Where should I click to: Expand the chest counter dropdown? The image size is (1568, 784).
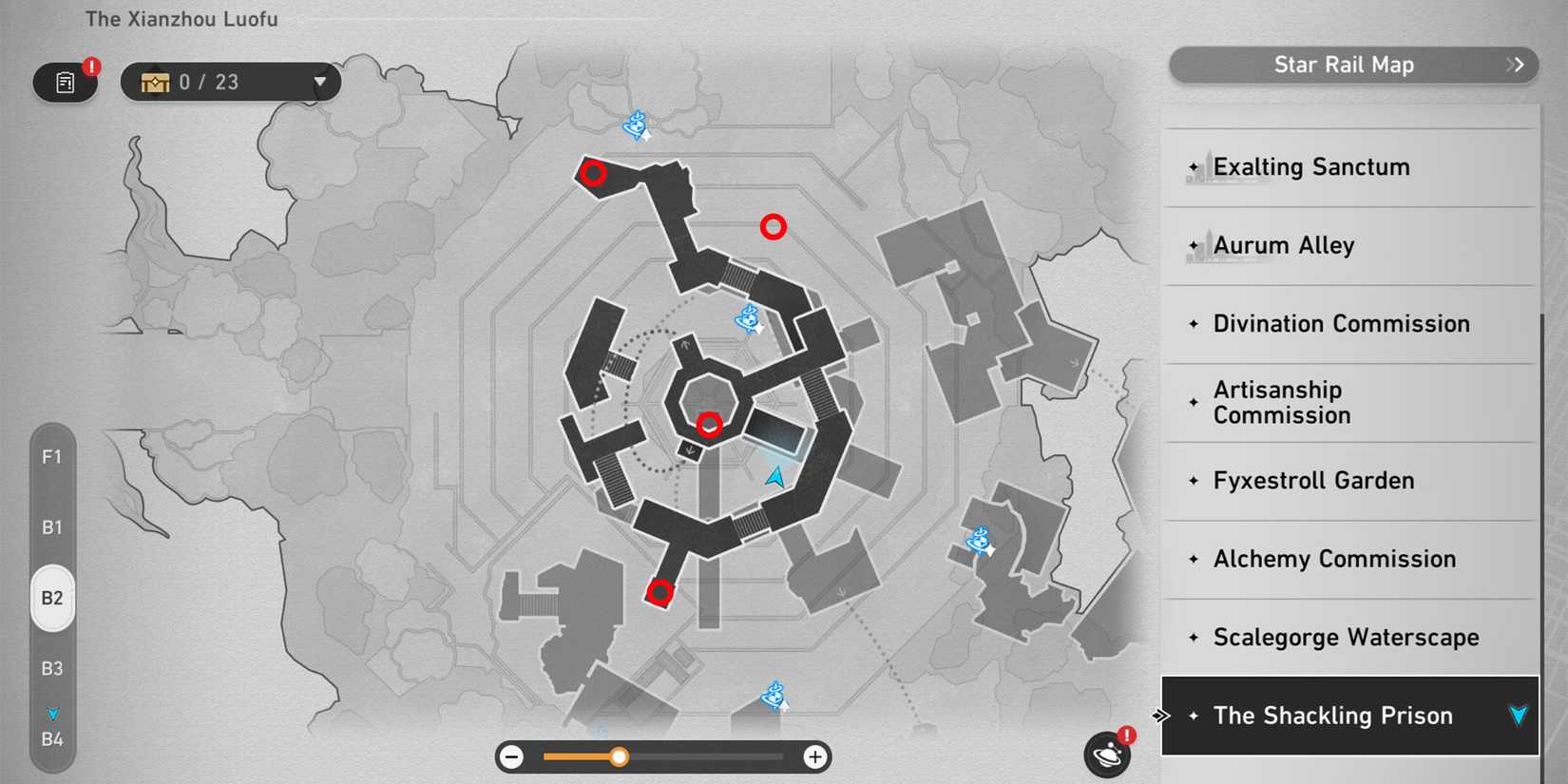point(321,82)
